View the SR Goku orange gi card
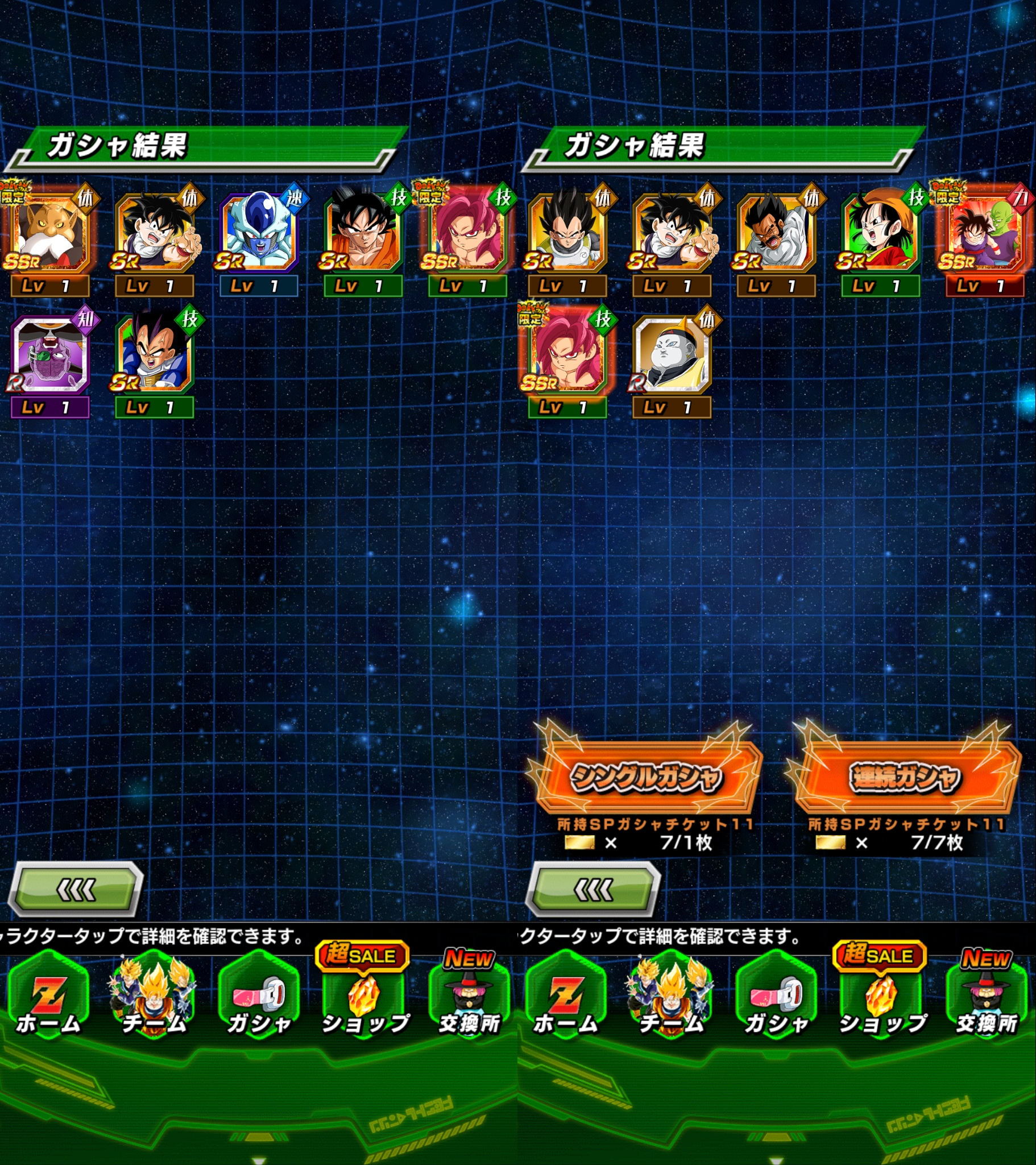1036x1165 pixels. pos(363,234)
